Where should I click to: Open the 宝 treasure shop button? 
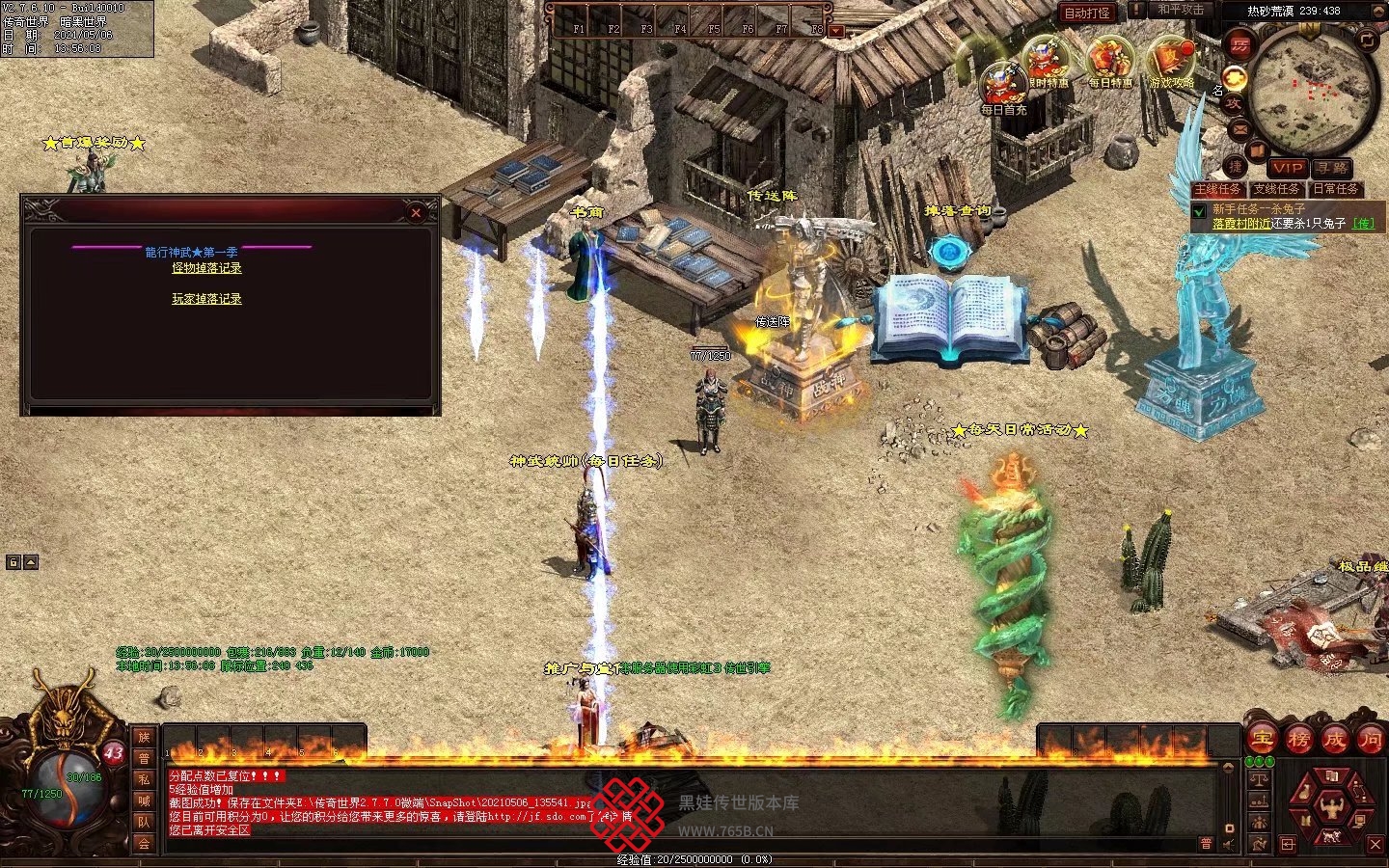click(x=1261, y=740)
